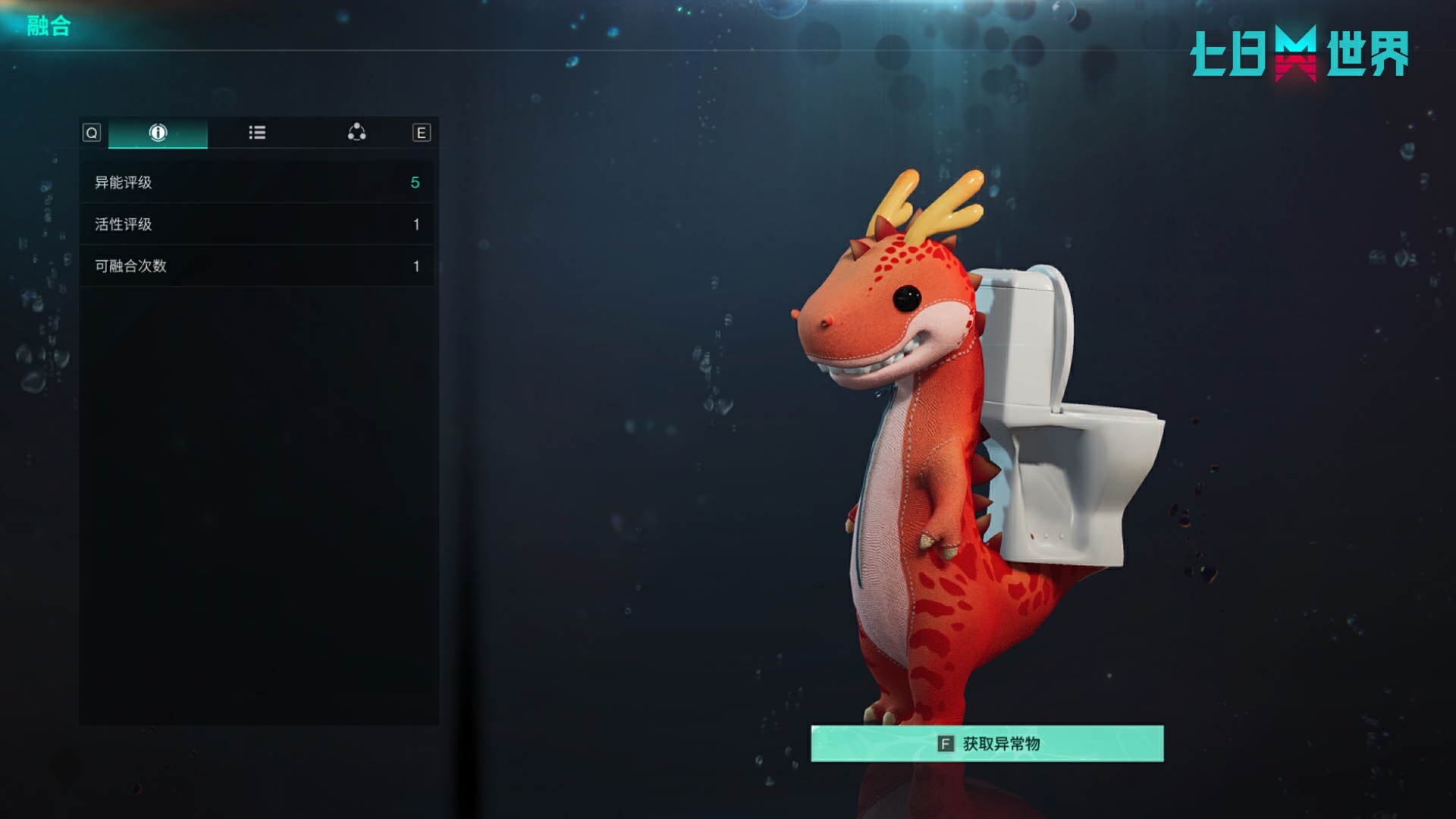
Task: Select the 活性评级 rating row
Action: click(x=257, y=224)
